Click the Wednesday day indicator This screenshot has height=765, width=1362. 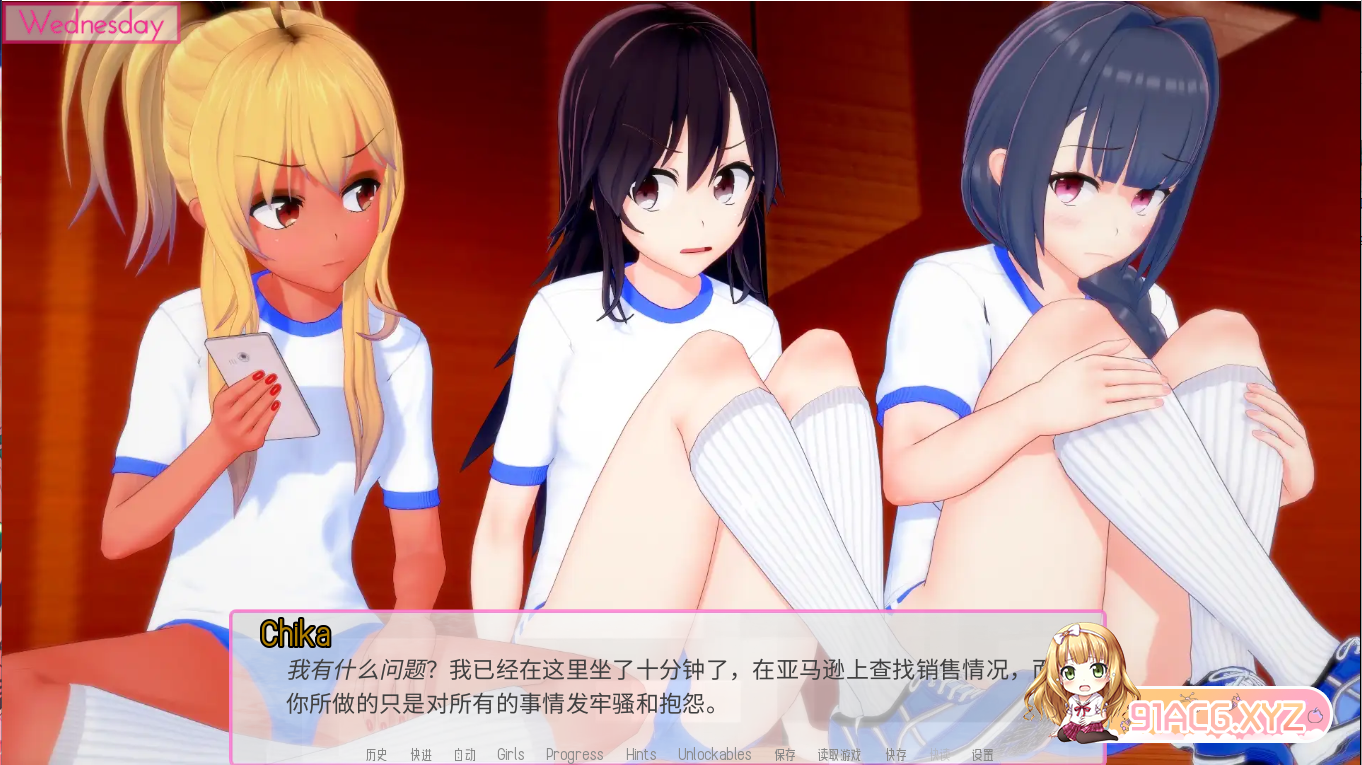(x=91, y=23)
